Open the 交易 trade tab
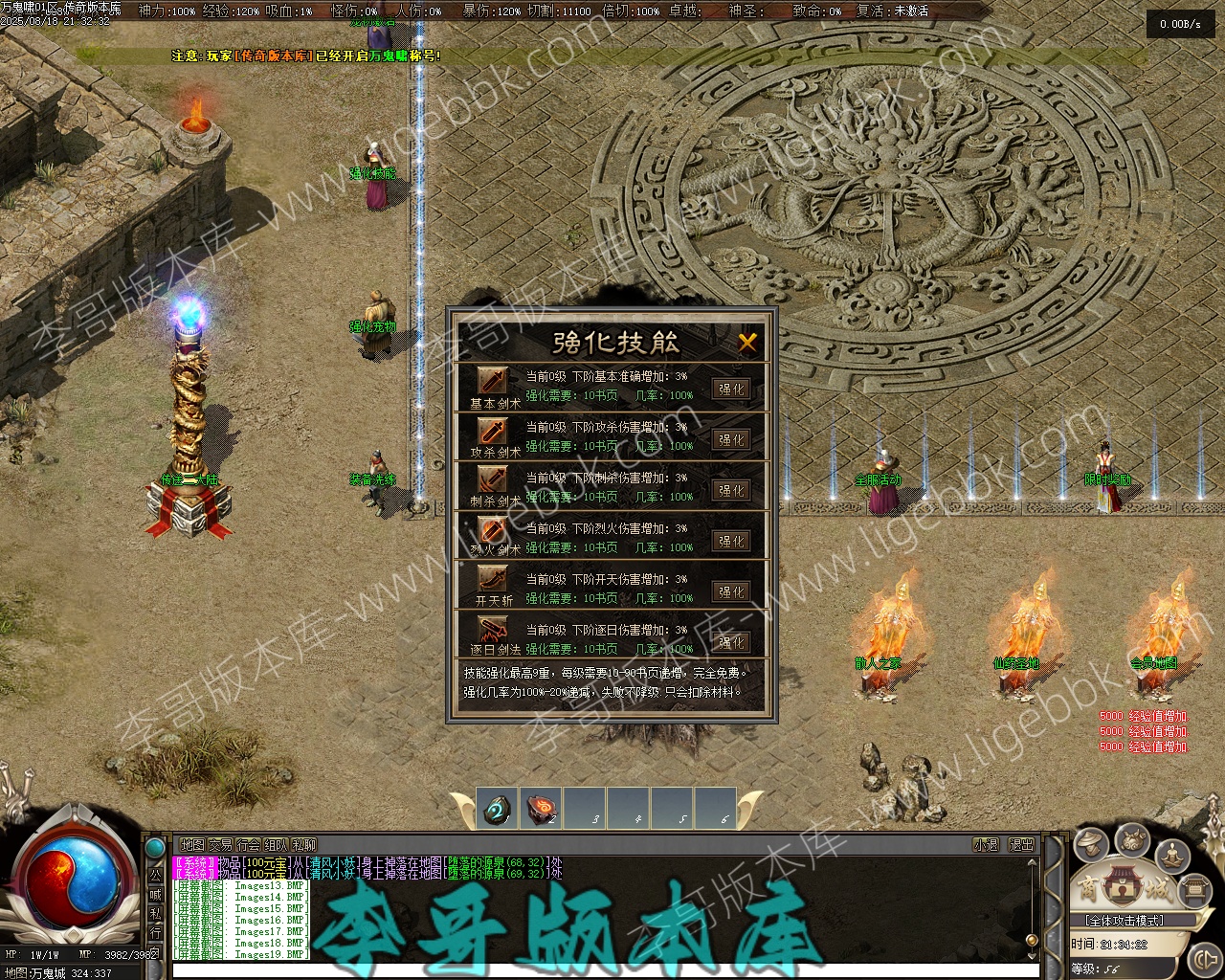The height and width of the screenshot is (980, 1225). click(x=220, y=845)
